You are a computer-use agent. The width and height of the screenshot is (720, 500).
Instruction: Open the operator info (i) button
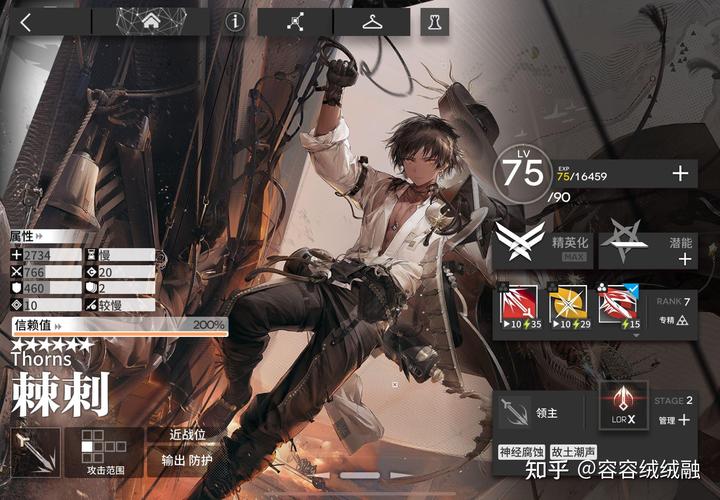tap(235, 22)
